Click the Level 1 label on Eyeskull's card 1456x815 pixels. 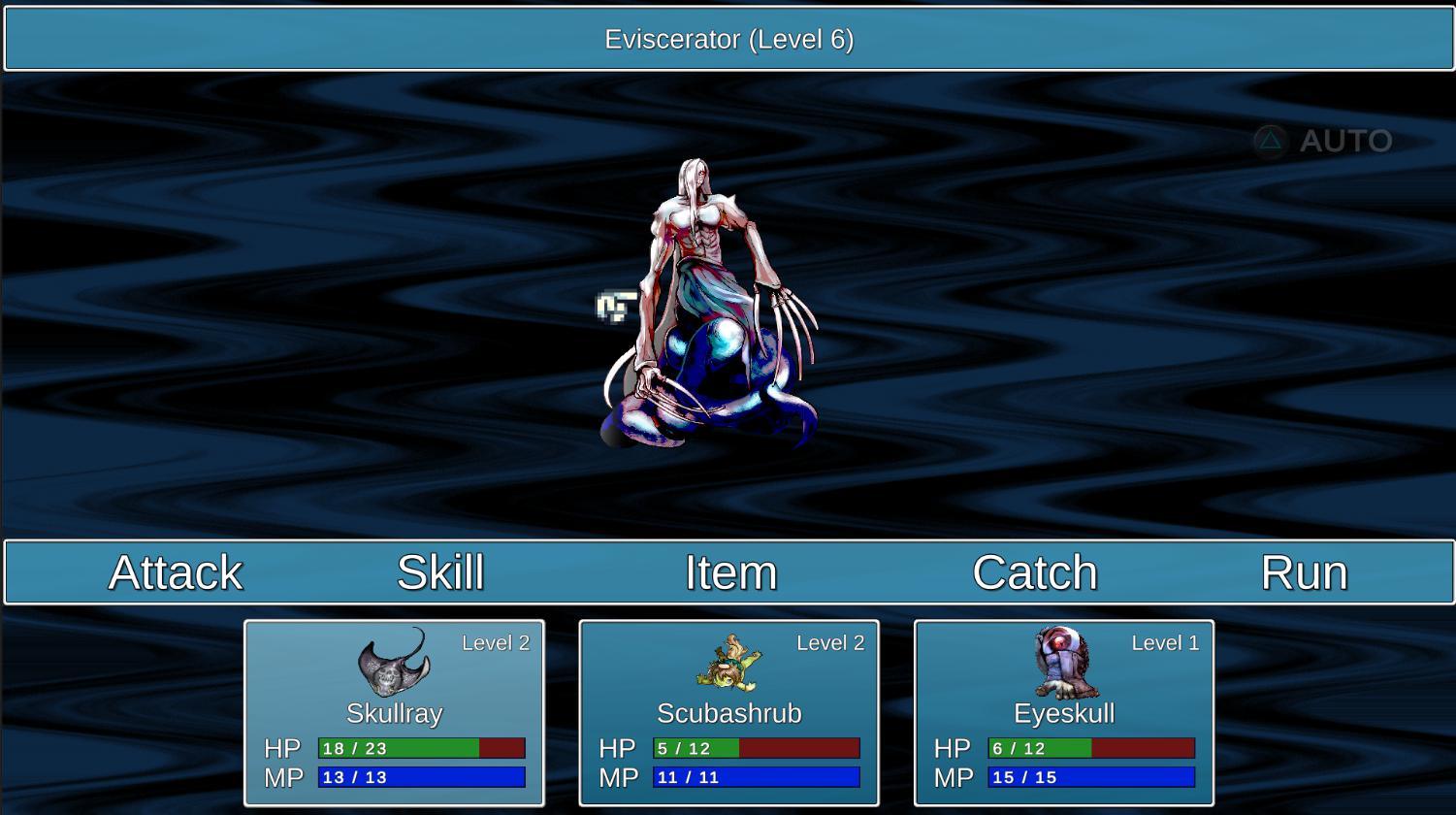click(x=1166, y=642)
